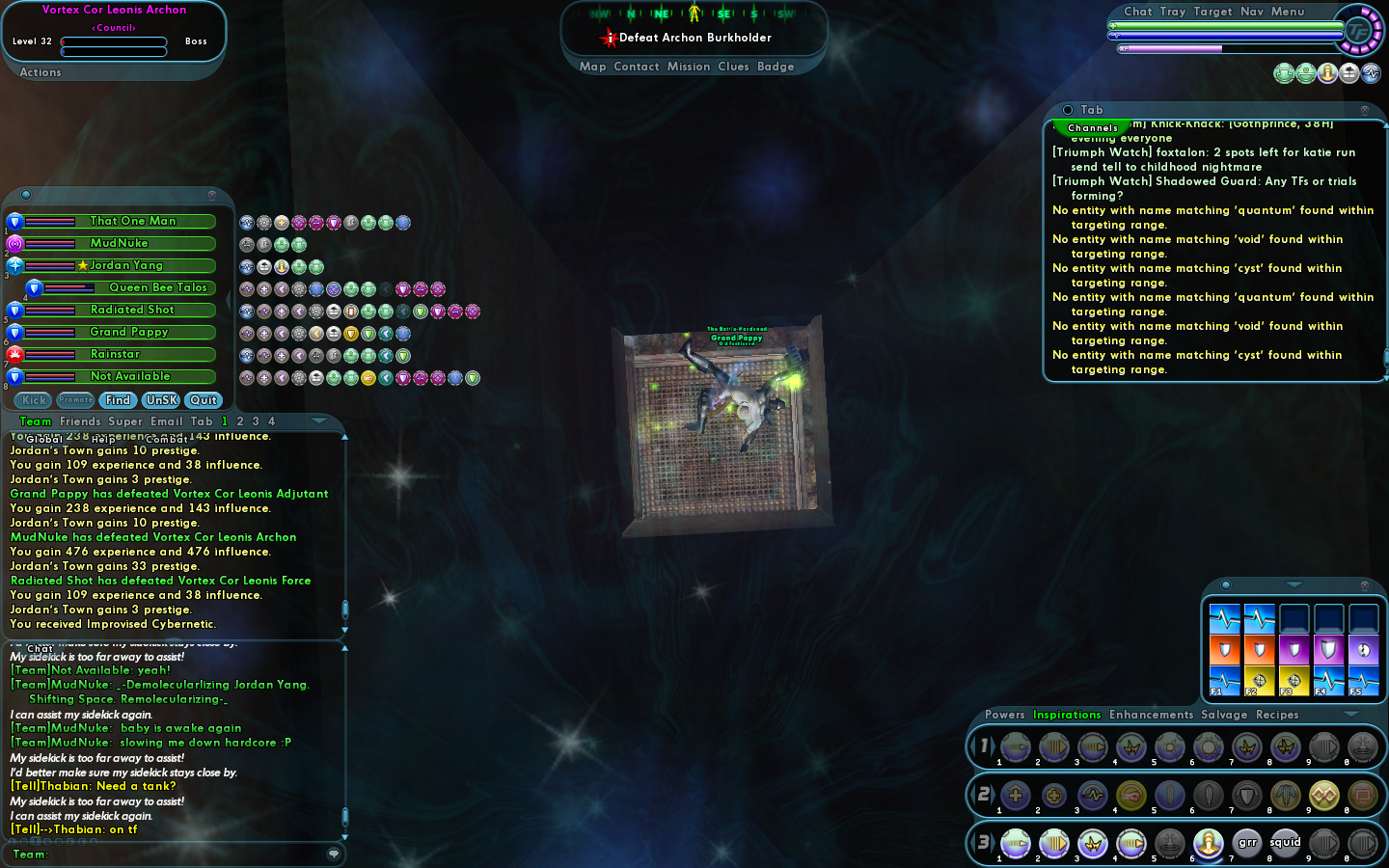
Task: Click the UnSK button
Action: coord(161,400)
